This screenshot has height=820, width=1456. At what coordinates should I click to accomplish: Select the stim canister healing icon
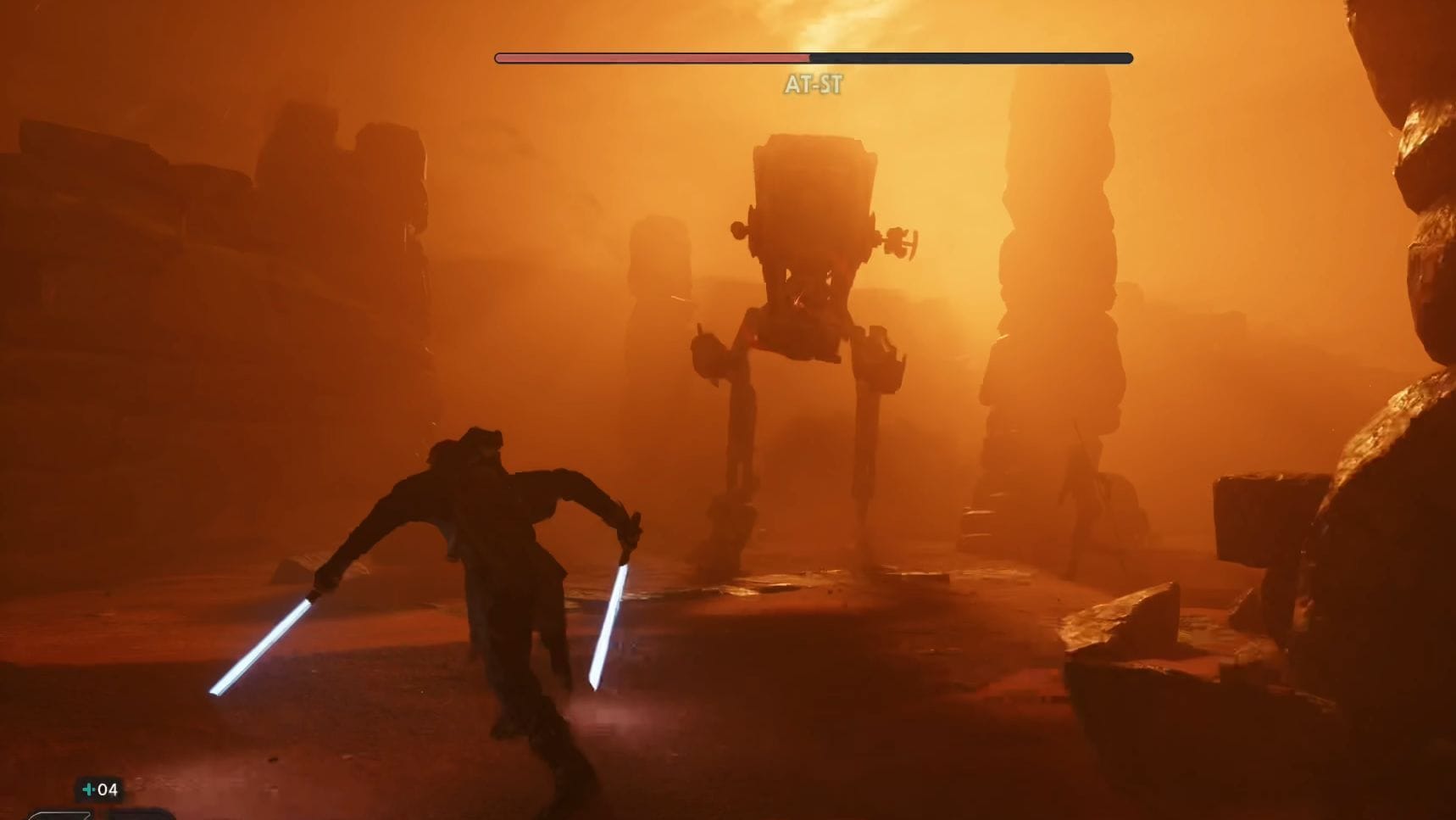pyautogui.click(x=88, y=789)
